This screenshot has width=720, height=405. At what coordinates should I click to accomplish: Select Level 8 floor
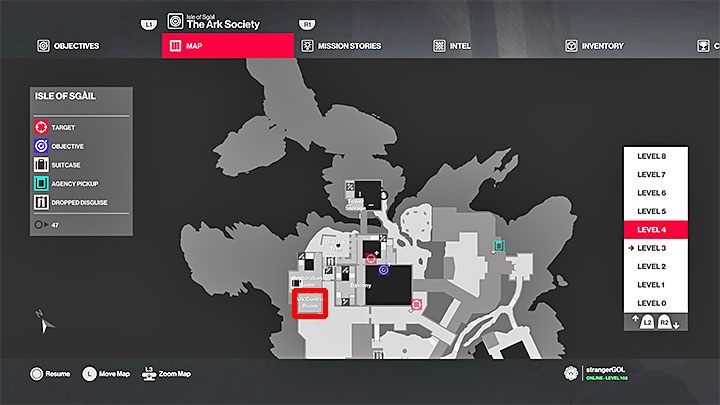pyautogui.click(x=657, y=157)
